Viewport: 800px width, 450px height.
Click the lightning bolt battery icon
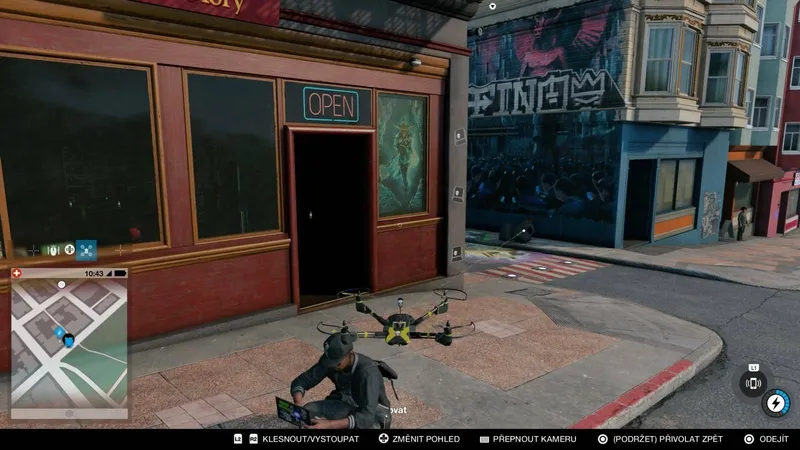[x=775, y=403]
